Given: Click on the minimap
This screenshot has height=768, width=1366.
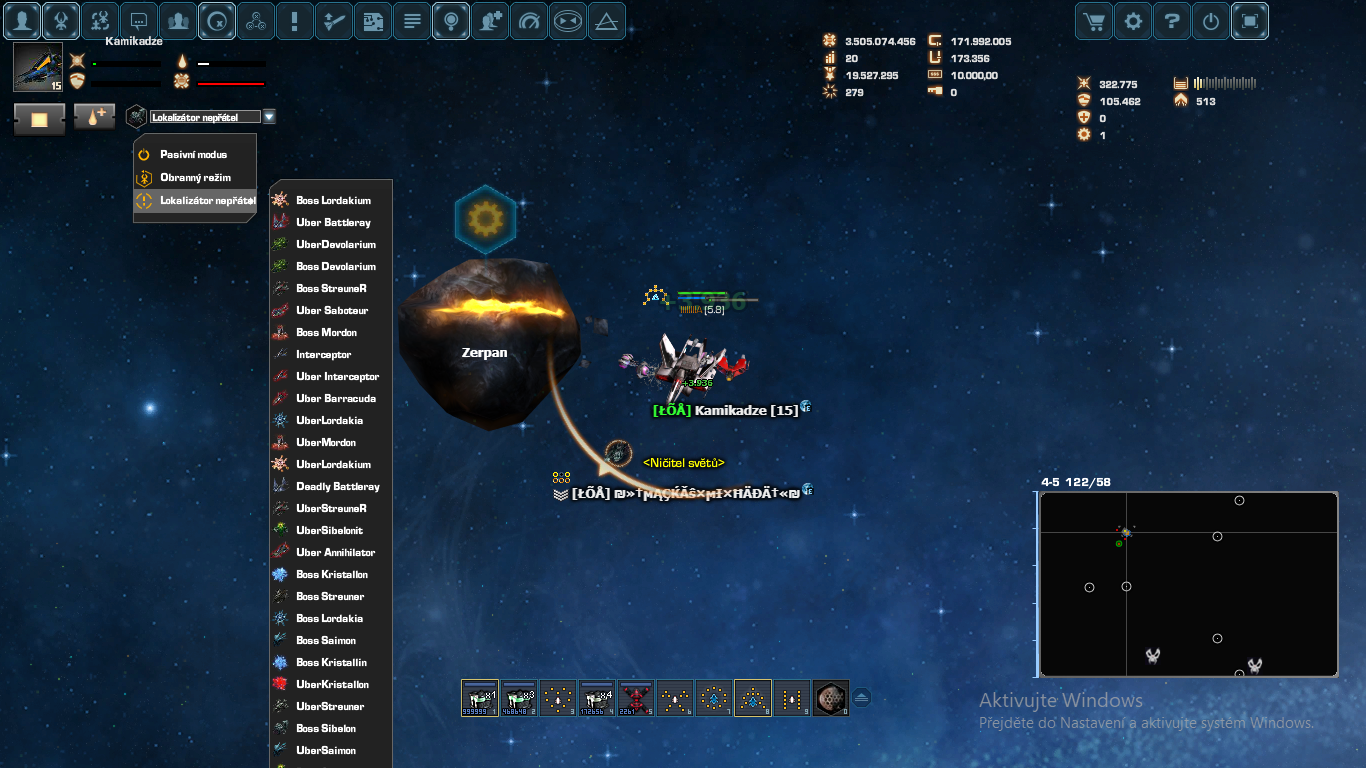Looking at the screenshot, I should click(1188, 584).
